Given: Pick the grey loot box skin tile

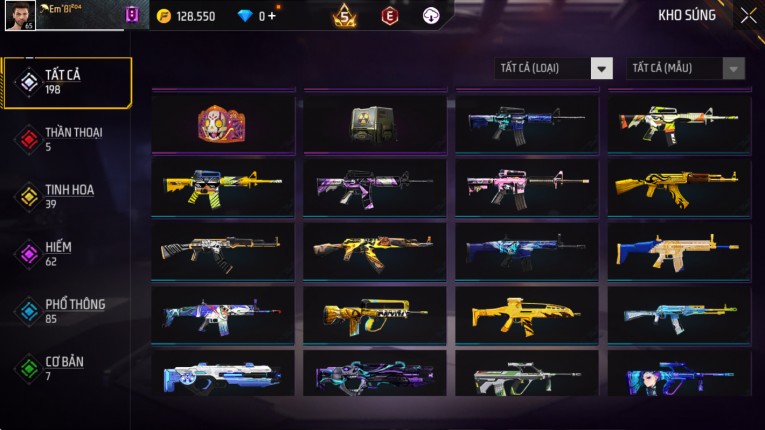Looking at the screenshot, I should (374, 123).
